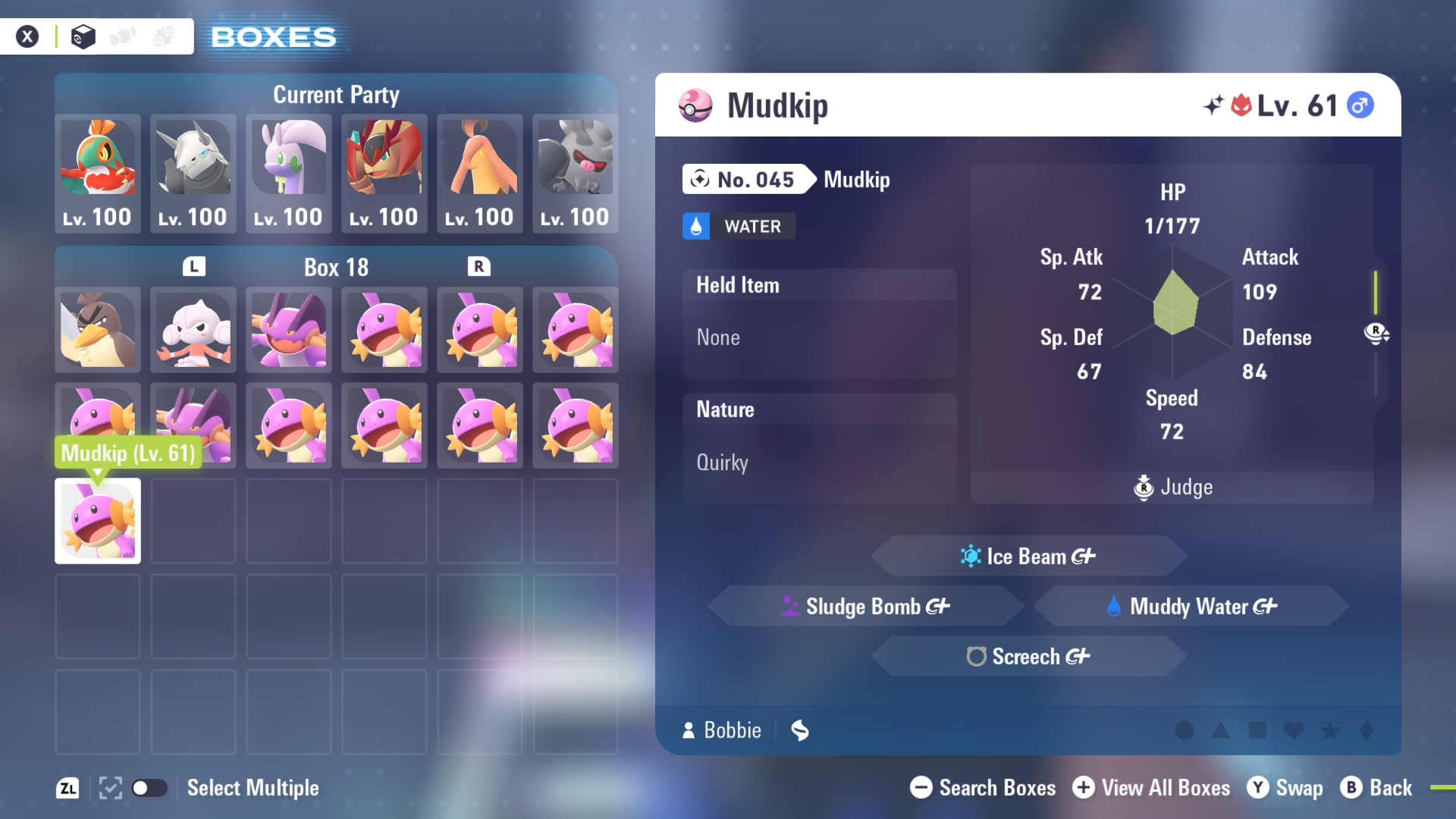Select the Hawlucha party slot
This screenshot has width=1456, height=819.
(x=98, y=173)
